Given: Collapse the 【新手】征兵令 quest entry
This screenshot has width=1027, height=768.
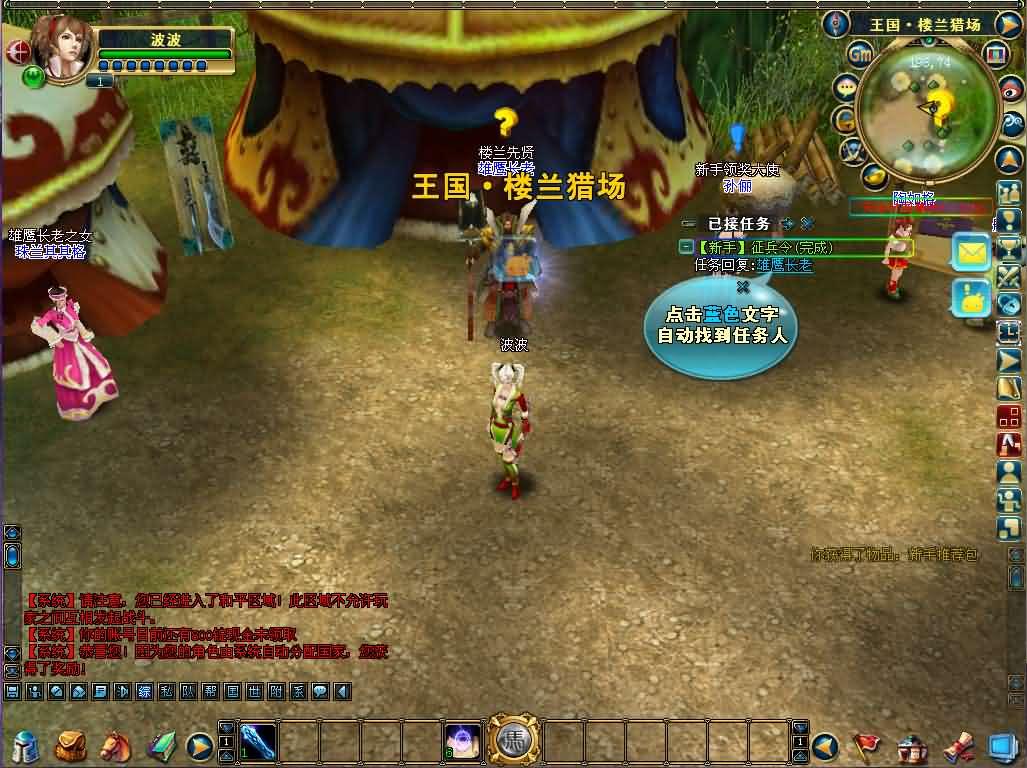Looking at the screenshot, I should 686,246.
